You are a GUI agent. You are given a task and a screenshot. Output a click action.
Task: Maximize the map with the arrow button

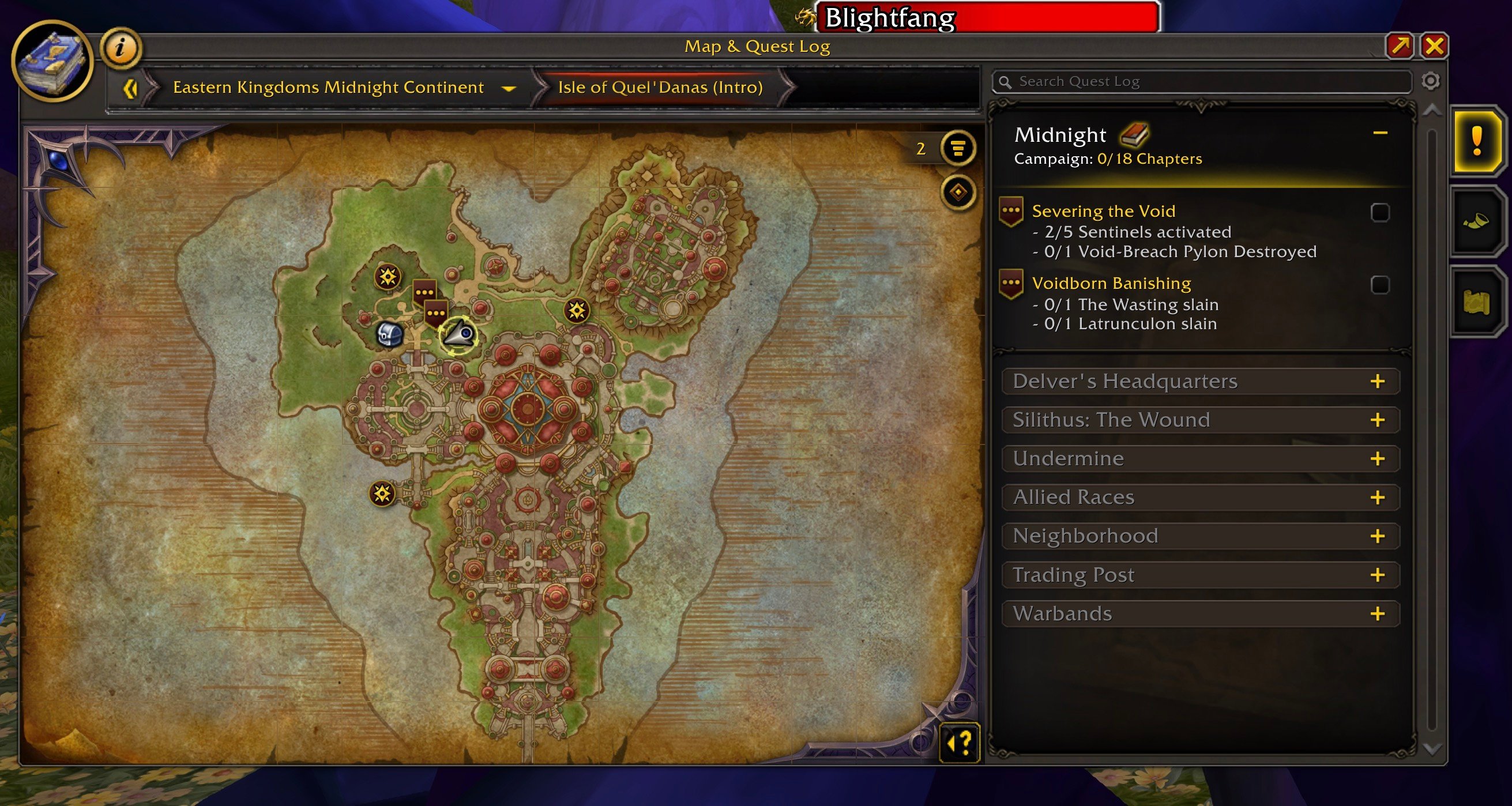click(x=1400, y=46)
